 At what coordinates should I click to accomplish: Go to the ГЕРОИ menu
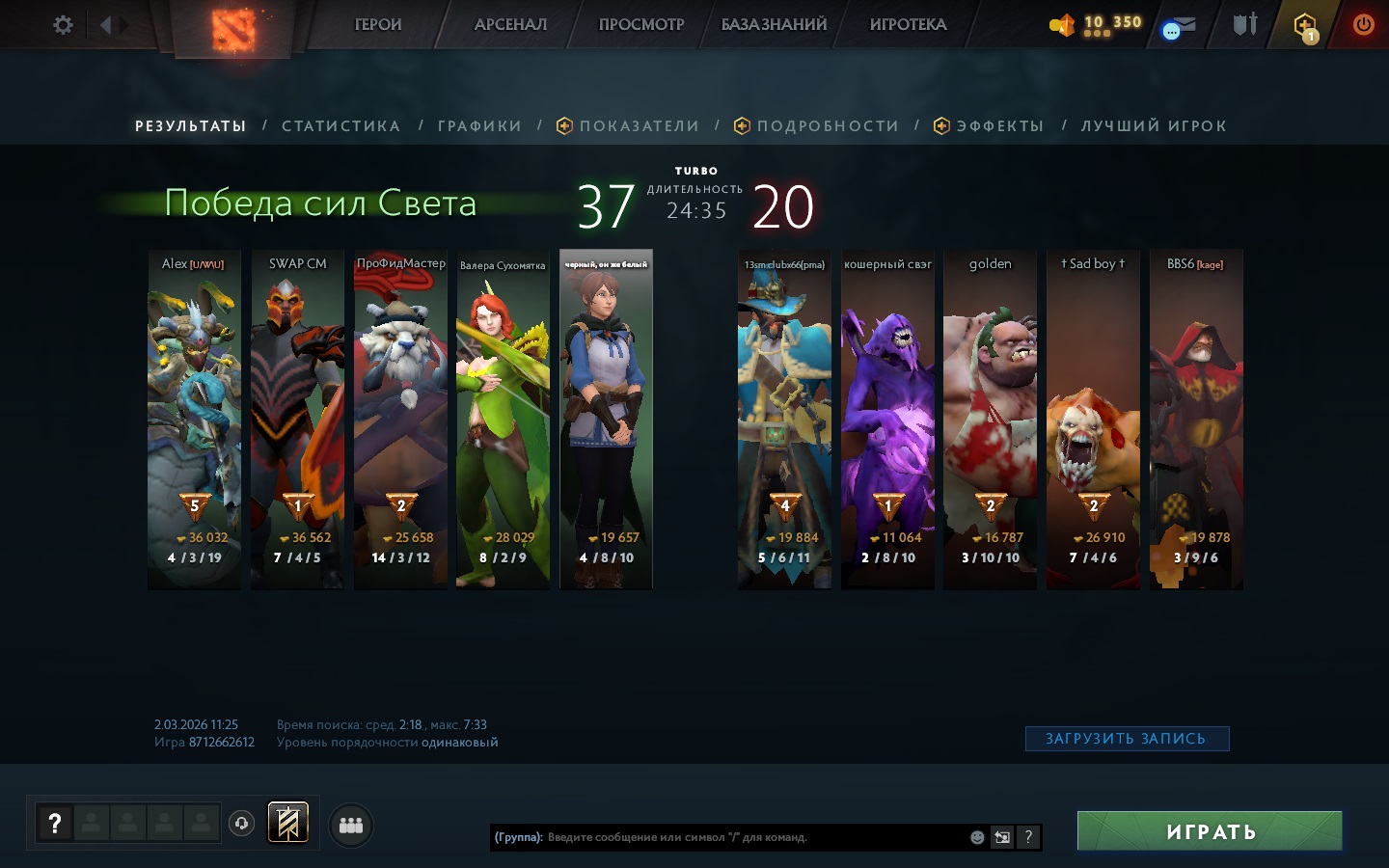[x=378, y=25]
